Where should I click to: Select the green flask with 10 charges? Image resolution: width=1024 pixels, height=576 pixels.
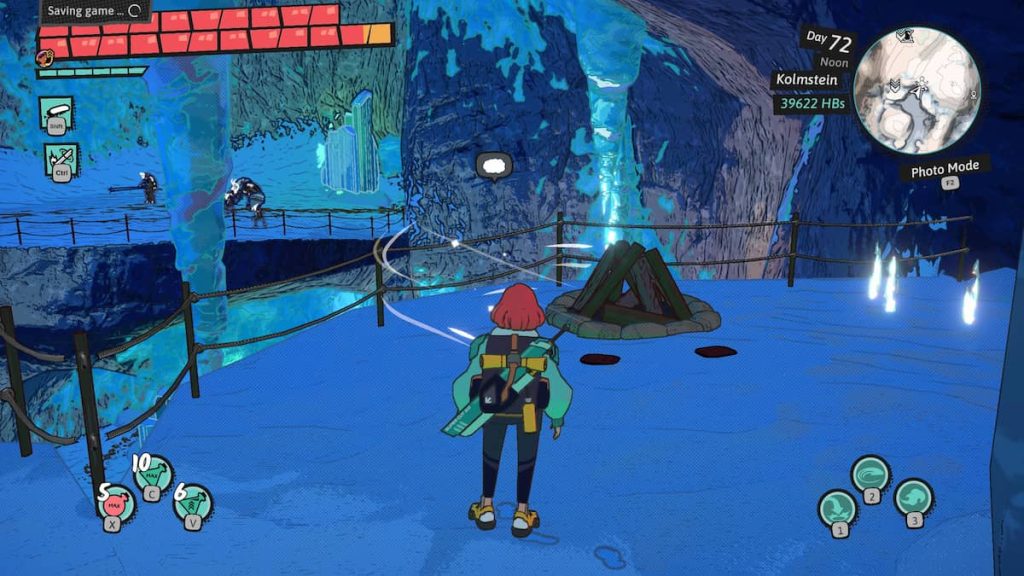[x=153, y=473]
